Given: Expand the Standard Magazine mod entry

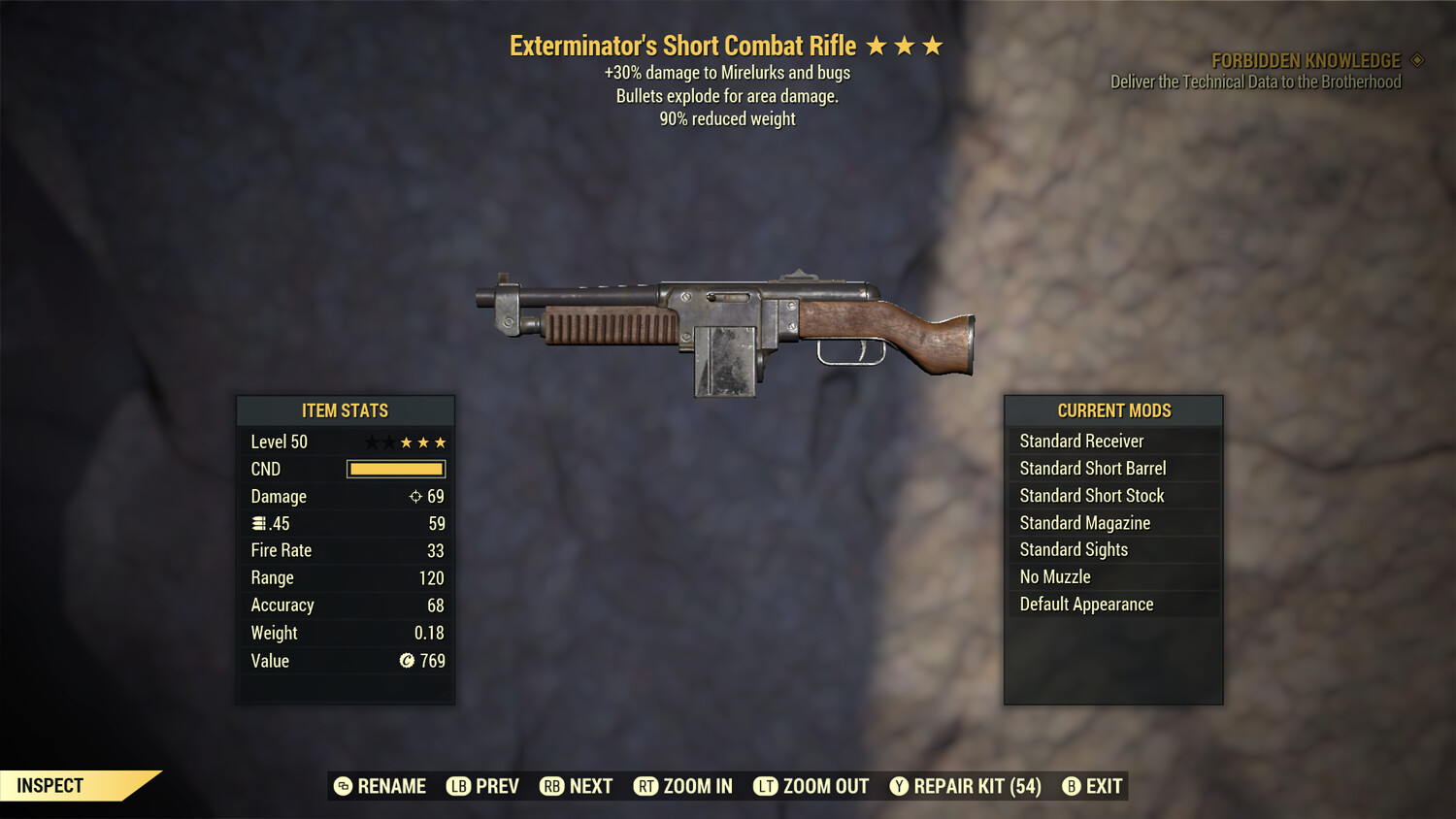Looking at the screenshot, I should click(x=1112, y=522).
